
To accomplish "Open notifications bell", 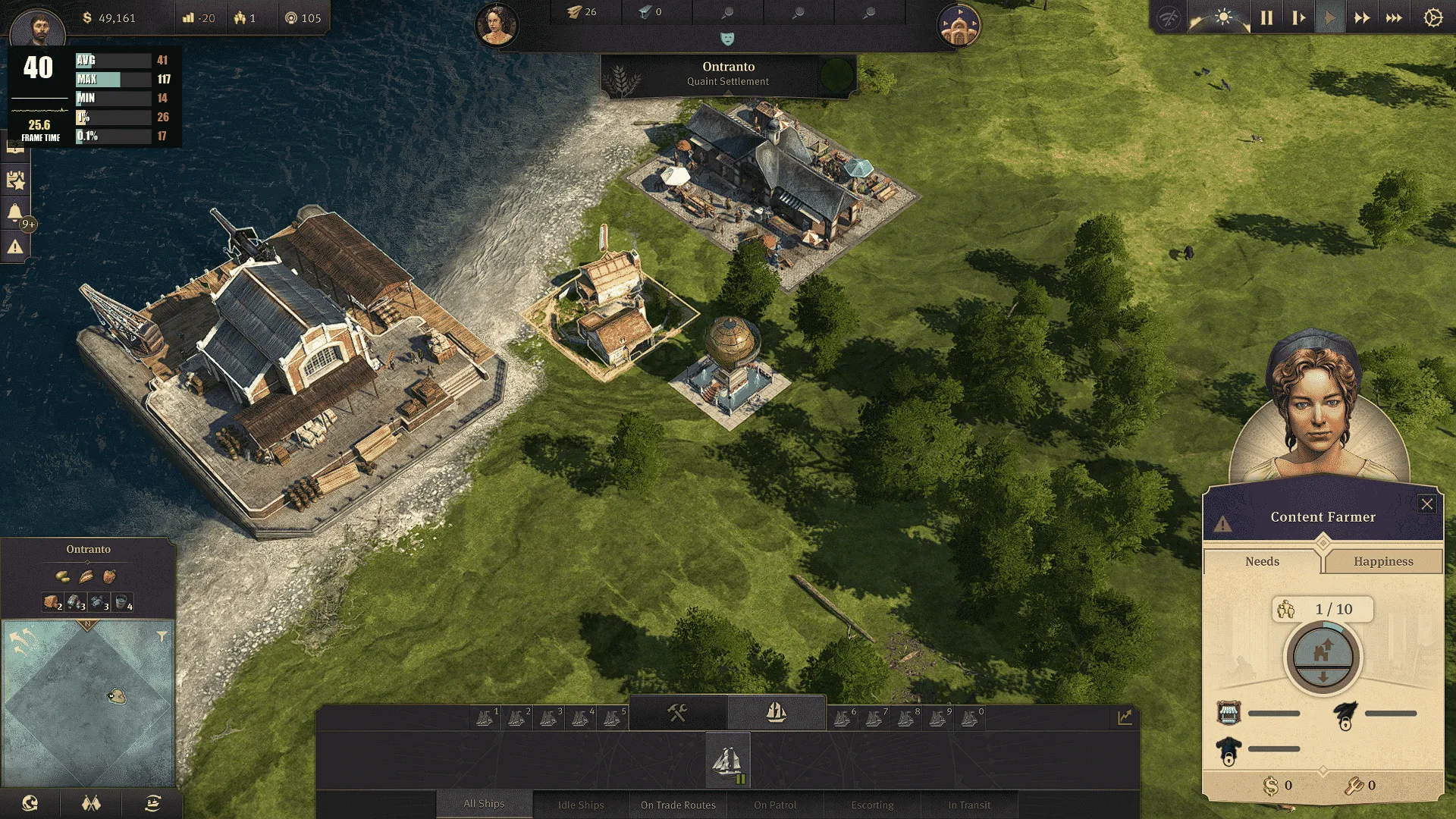I will pyautogui.click(x=15, y=212).
